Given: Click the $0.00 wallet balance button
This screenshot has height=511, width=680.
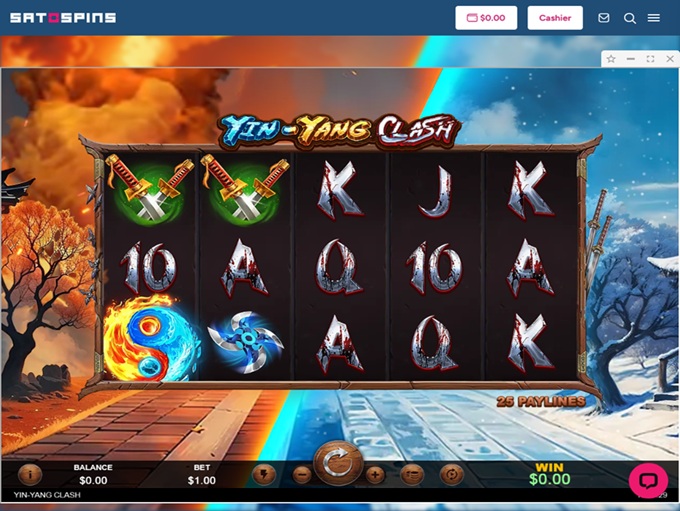Looking at the screenshot, I should coord(486,18).
